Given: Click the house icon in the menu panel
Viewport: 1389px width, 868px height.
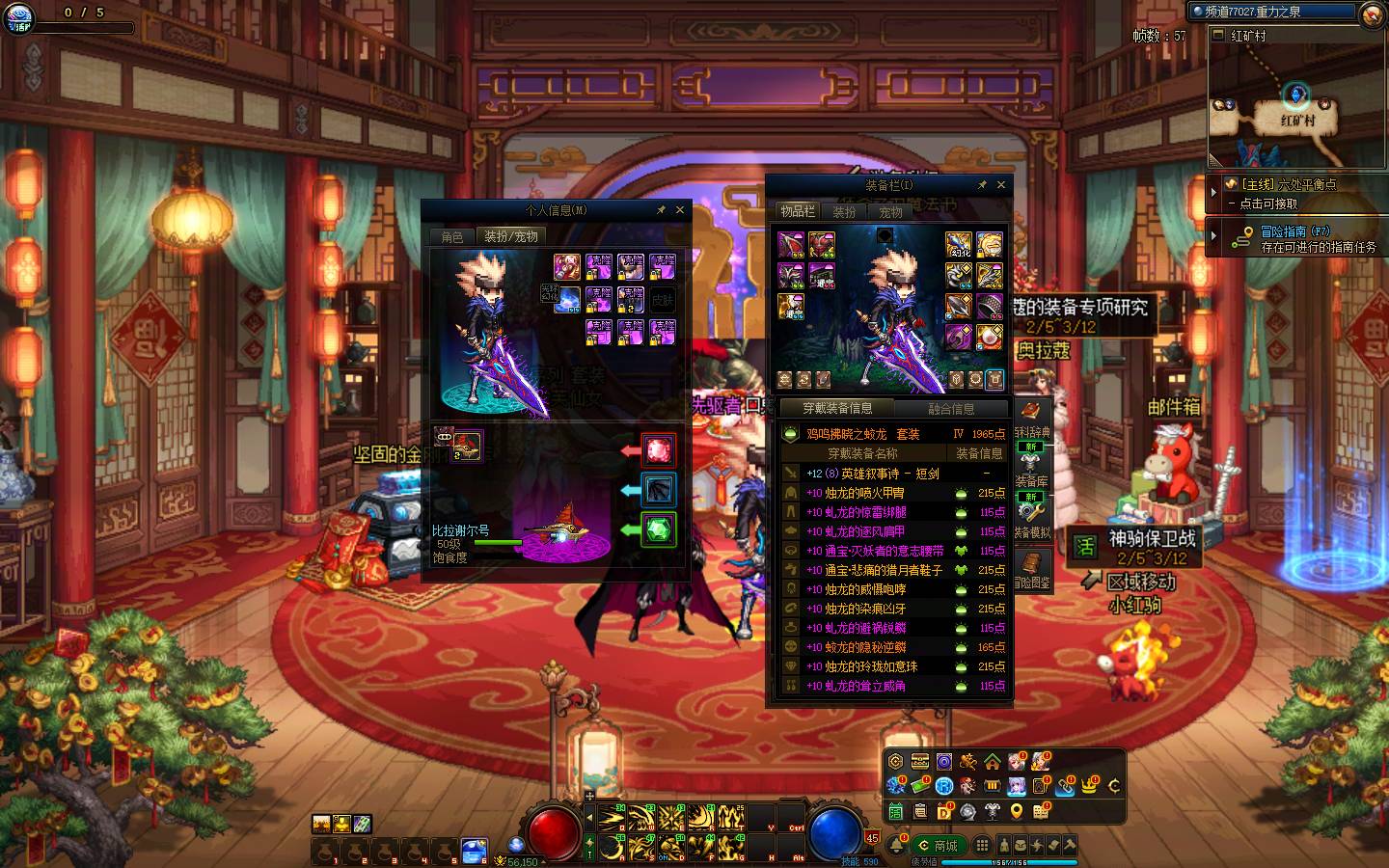Looking at the screenshot, I should point(992,762).
